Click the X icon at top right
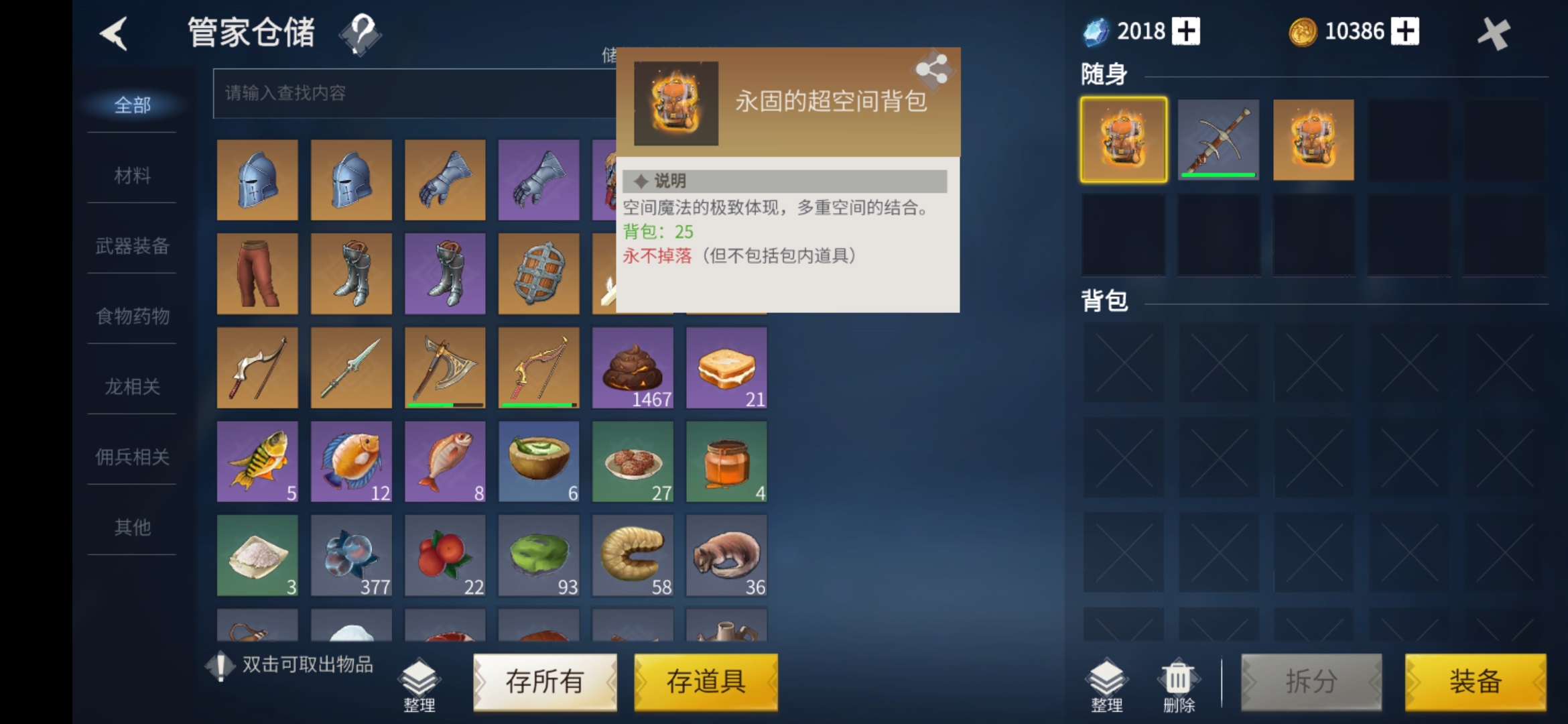The height and width of the screenshot is (724, 1568). [1495, 32]
